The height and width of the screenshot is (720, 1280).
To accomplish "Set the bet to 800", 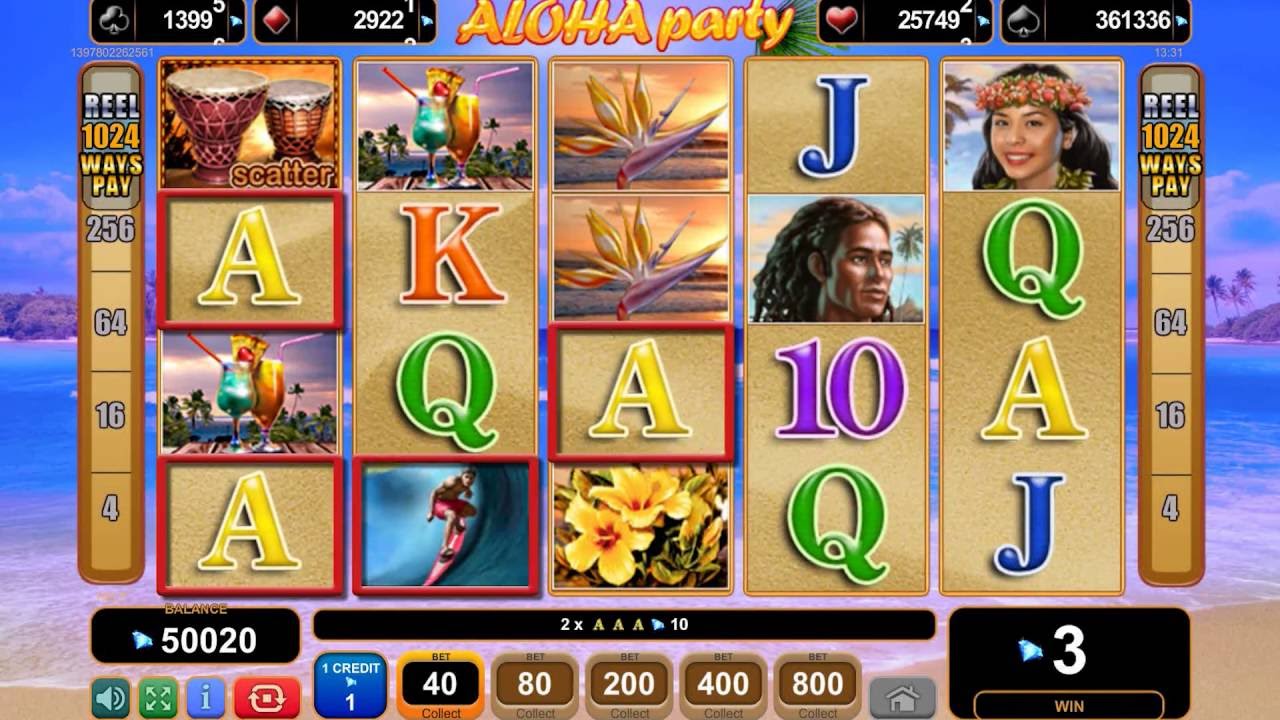I will 817,686.
